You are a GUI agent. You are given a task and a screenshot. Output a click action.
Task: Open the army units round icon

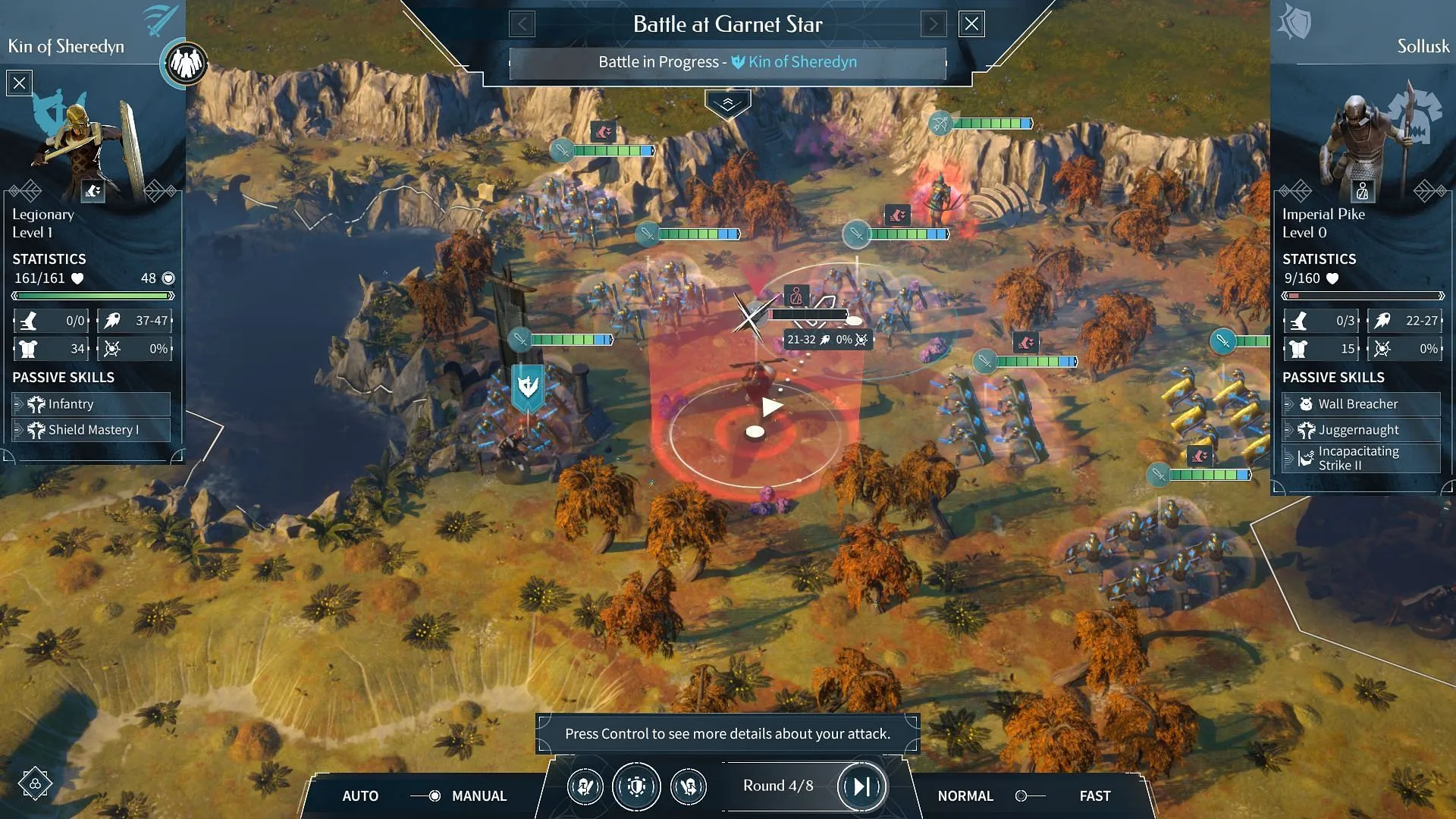tap(185, 63)
